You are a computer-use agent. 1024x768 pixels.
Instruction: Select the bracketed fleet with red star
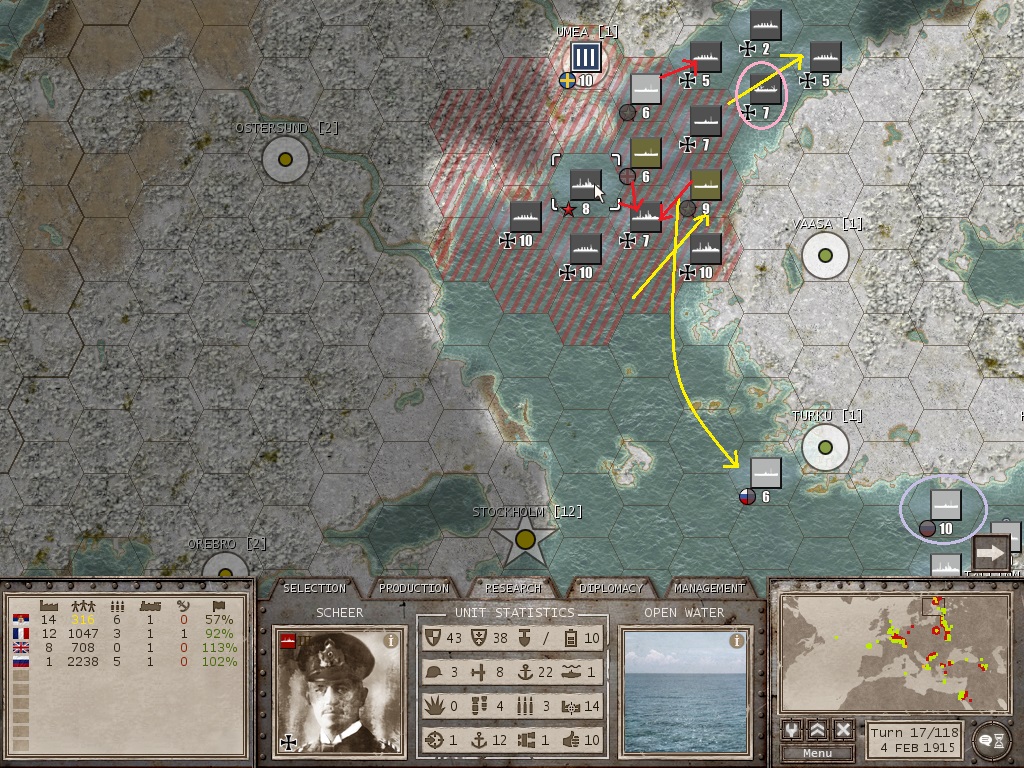click(x=586, y=186)
